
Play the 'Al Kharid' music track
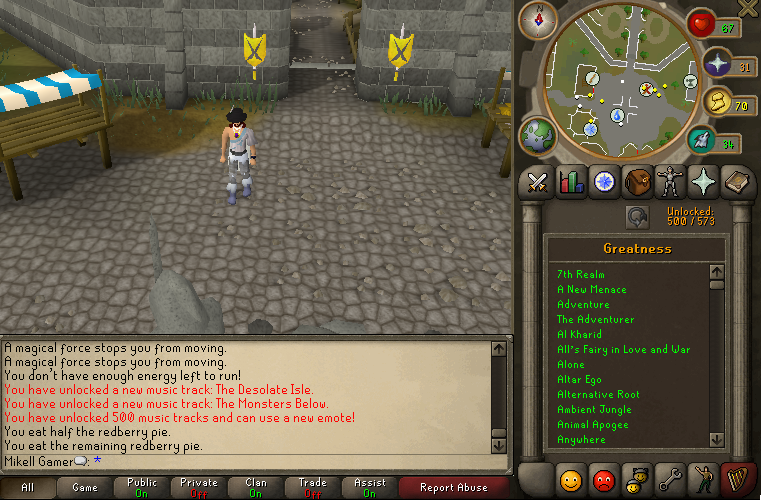(x=581, y=334)
